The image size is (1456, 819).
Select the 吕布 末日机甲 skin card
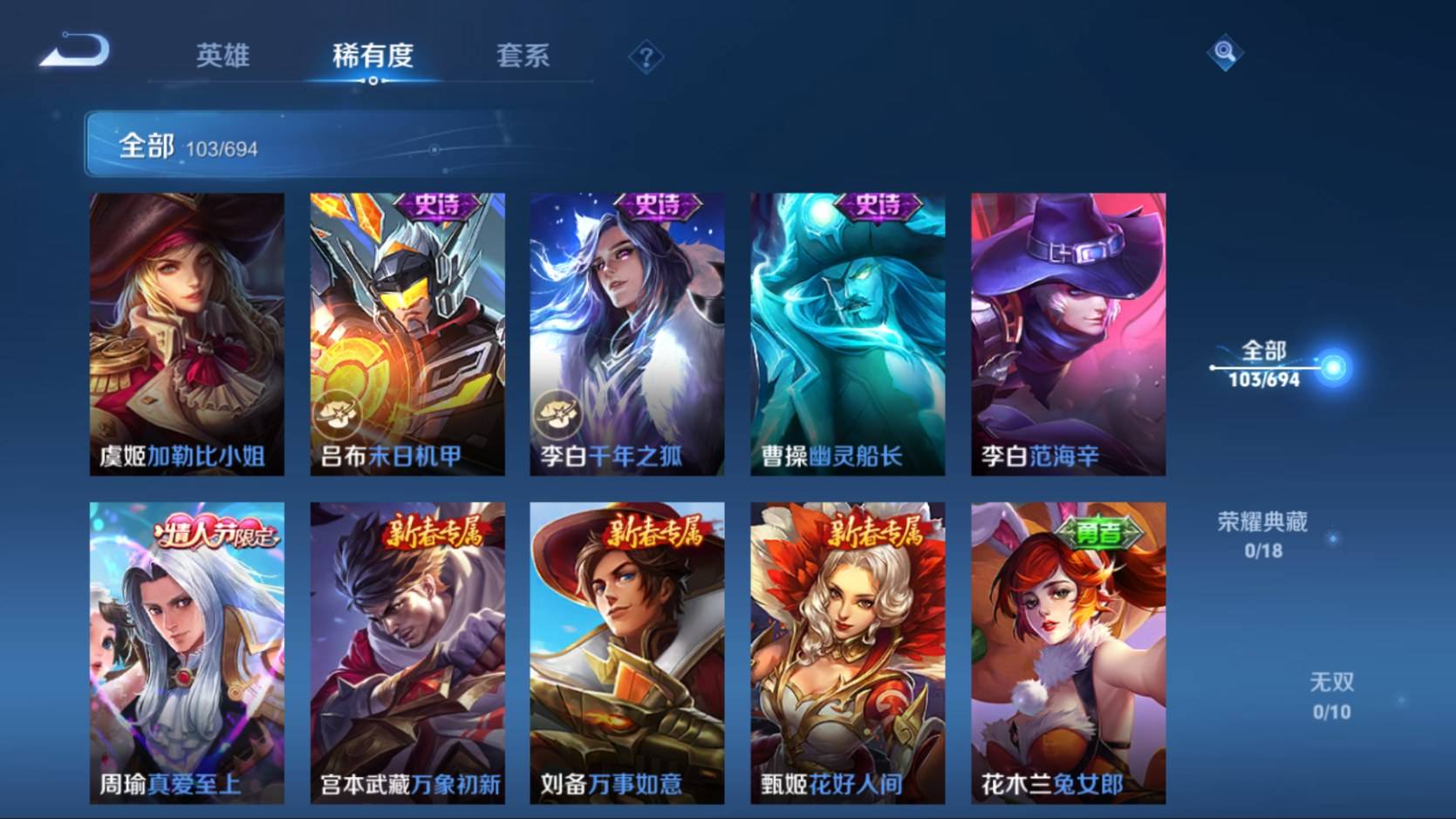(x=407, y=334)
